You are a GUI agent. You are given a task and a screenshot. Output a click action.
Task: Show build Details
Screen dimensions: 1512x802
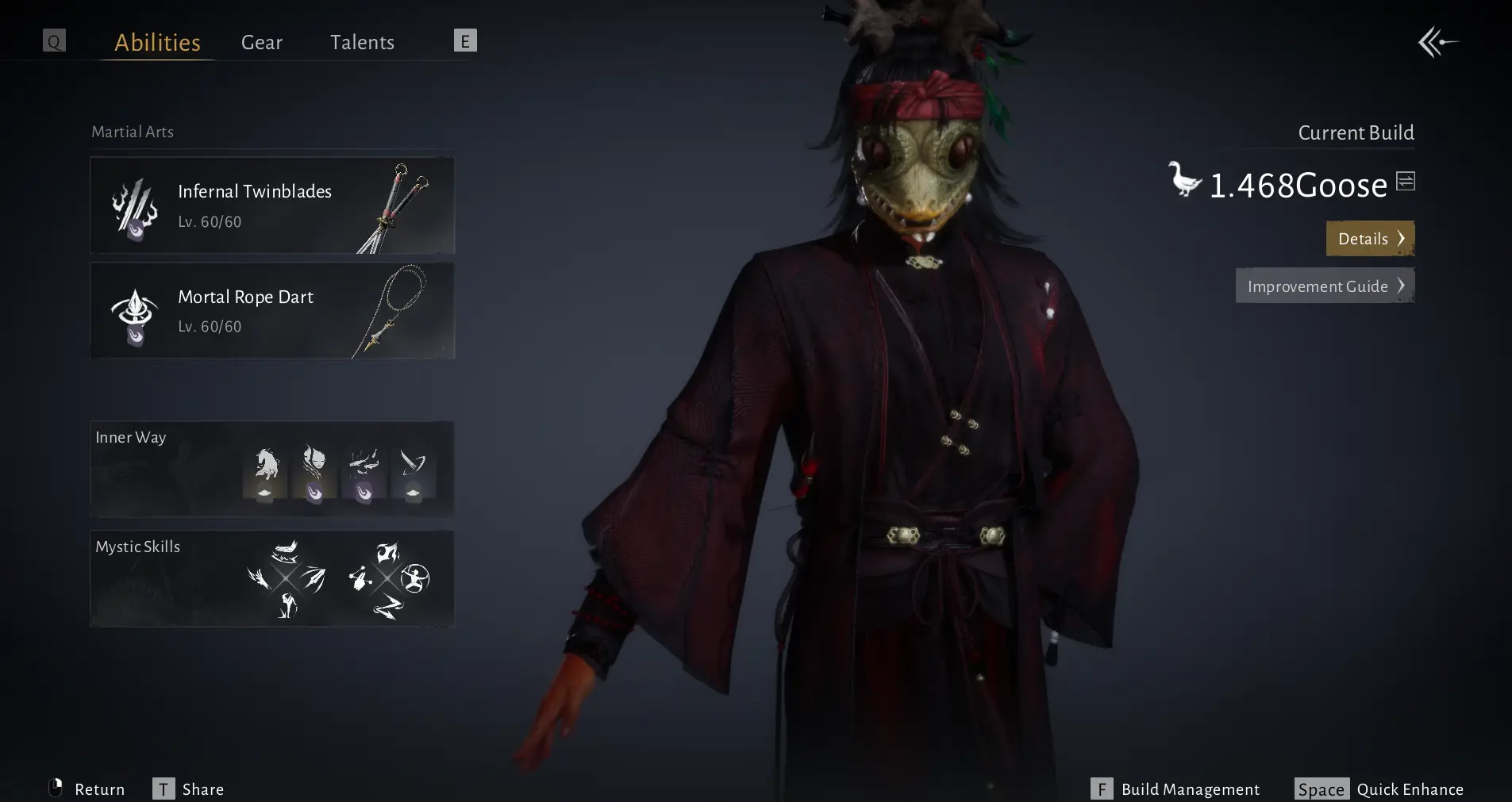click(1370, 239)
